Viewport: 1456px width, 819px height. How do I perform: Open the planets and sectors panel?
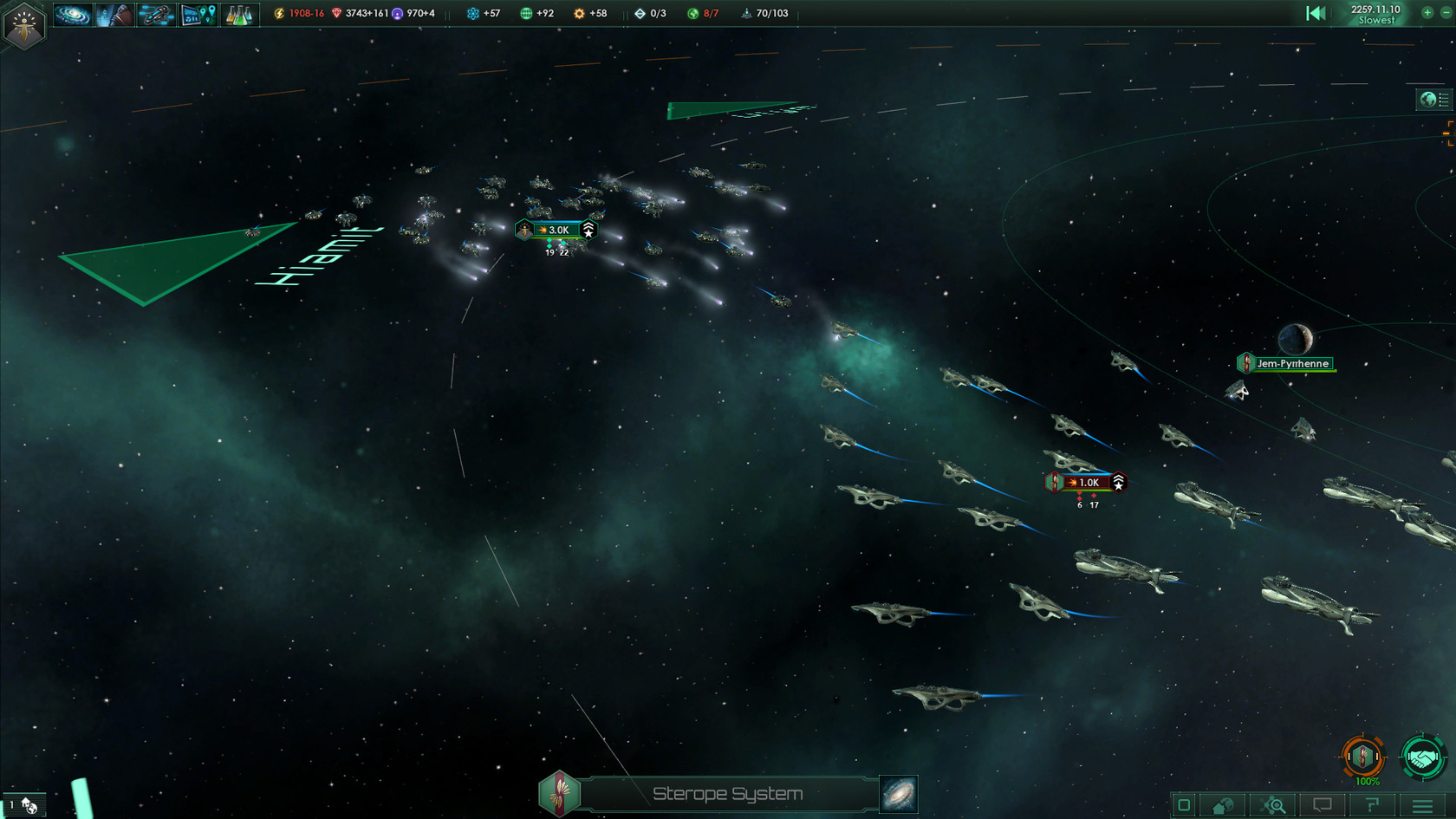[199, 14]
